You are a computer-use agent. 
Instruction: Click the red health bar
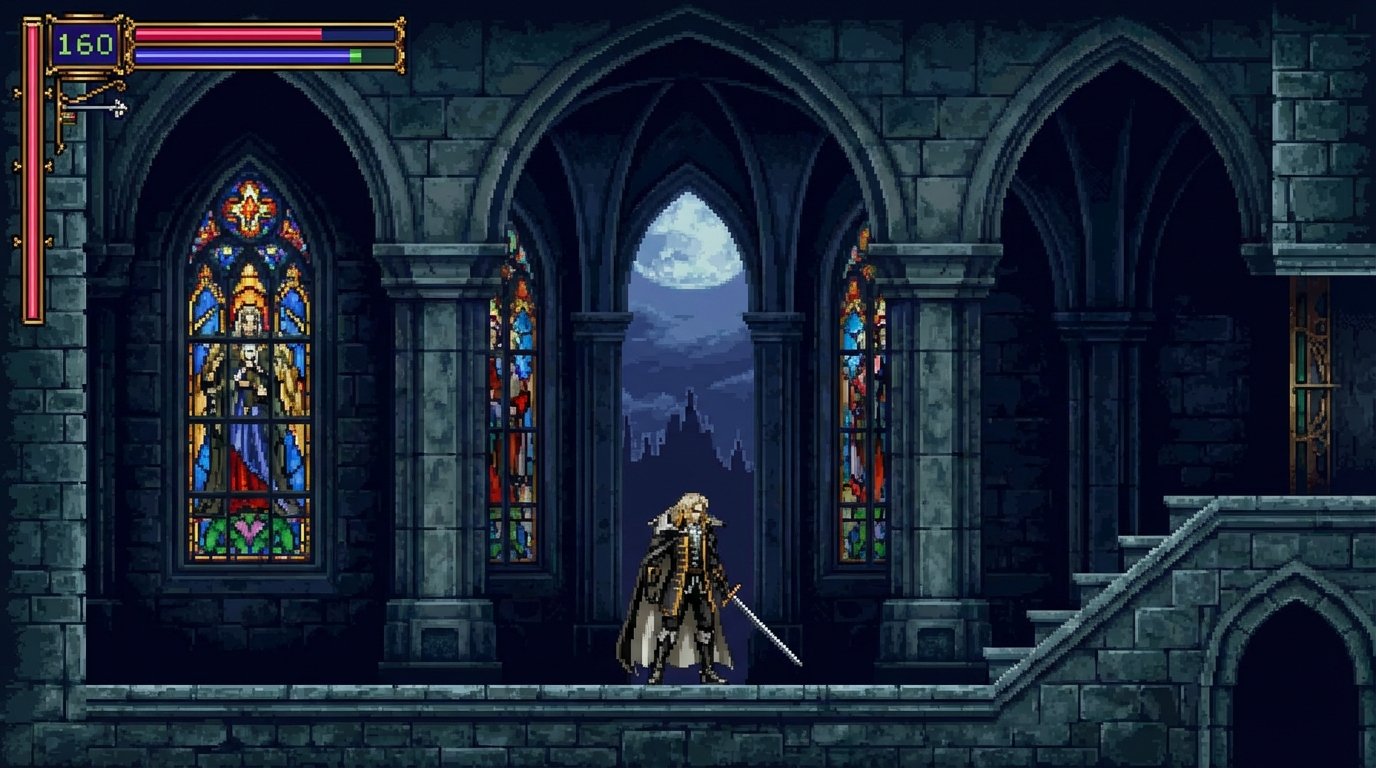pos(230,32)
